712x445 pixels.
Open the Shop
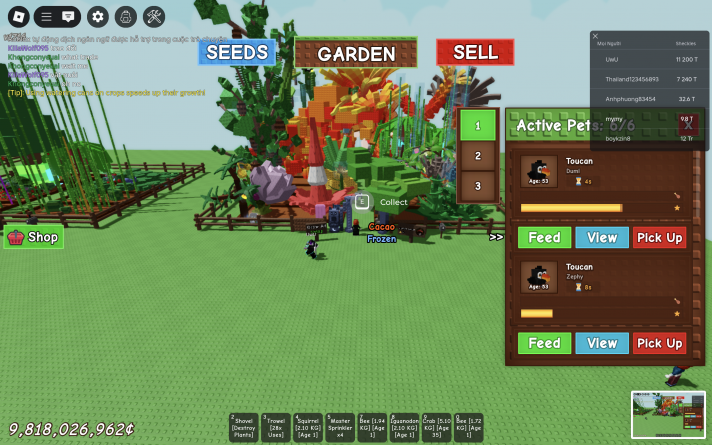tap(34, 237)
